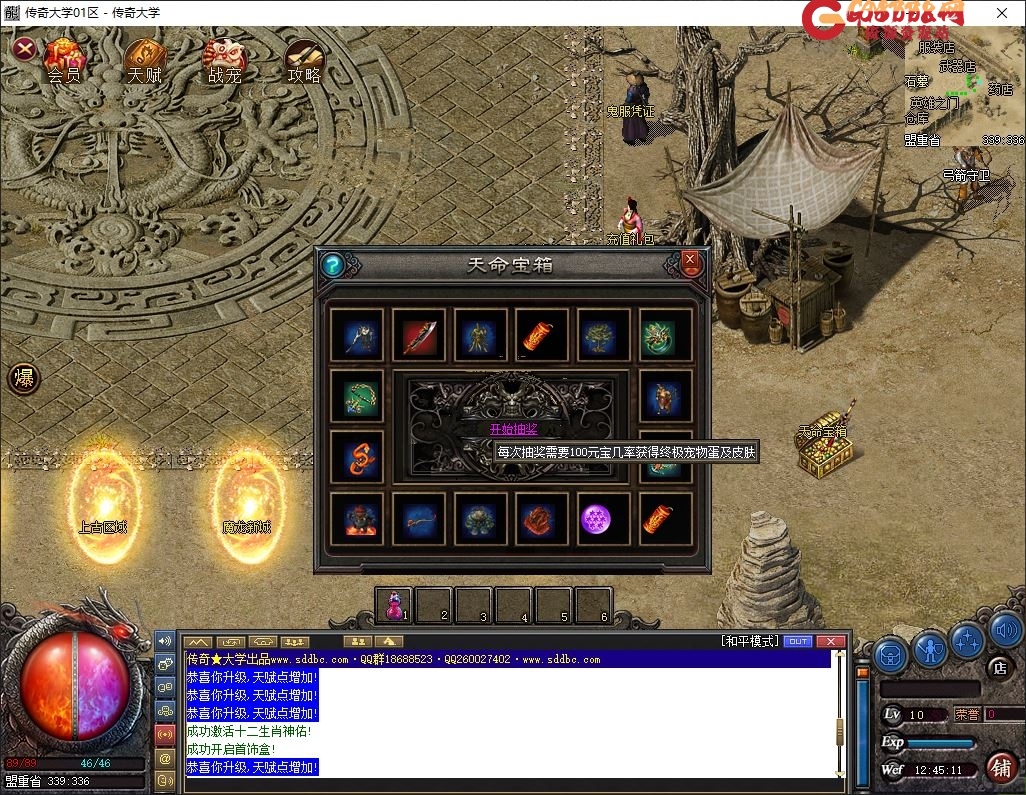The width and height of the screenshot is (1026, 795).
Task: Select the red-backed blade weapon prize
Action: coord(419,335)
